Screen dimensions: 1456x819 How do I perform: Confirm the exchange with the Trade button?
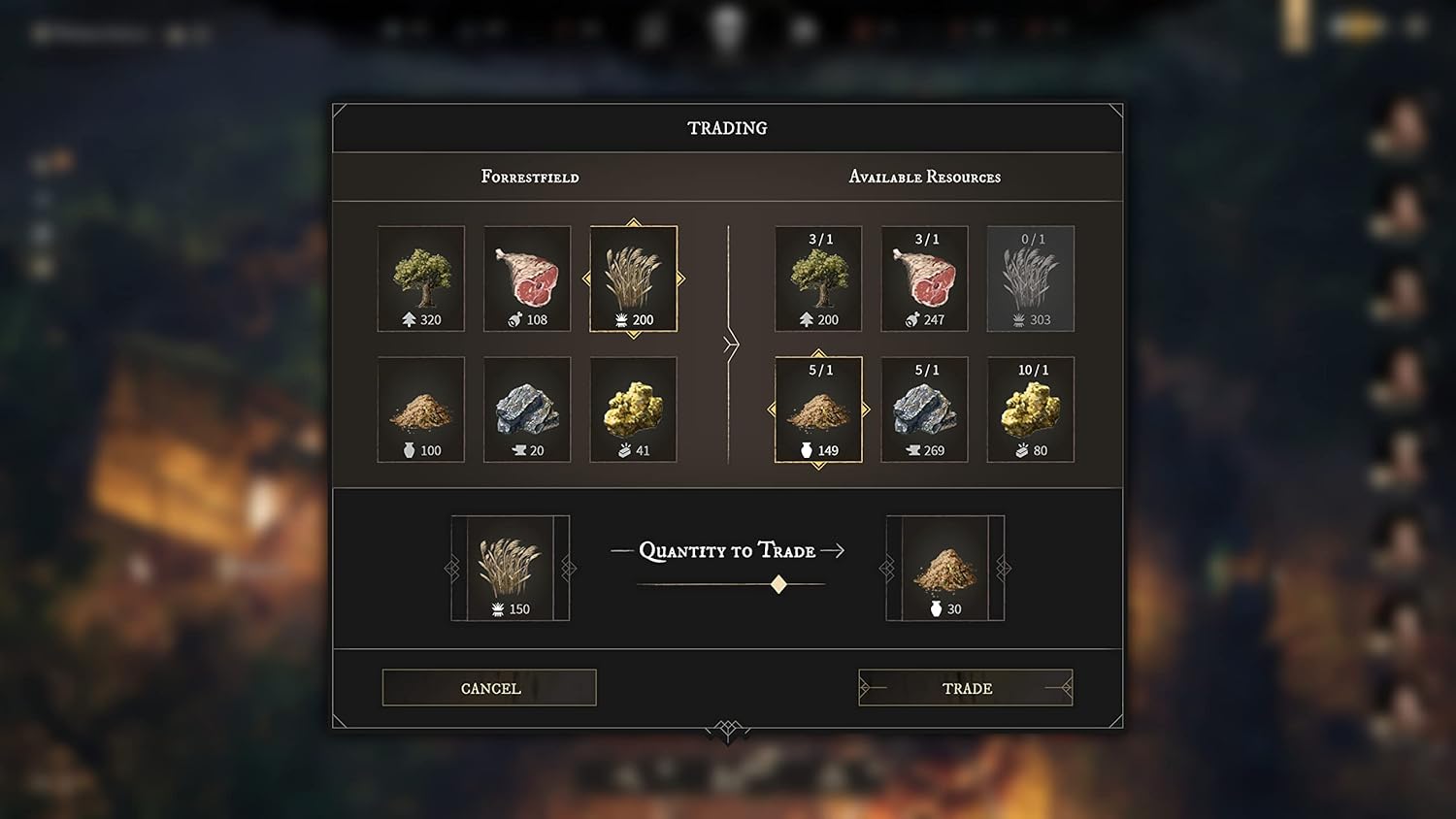tap(966, 688)
